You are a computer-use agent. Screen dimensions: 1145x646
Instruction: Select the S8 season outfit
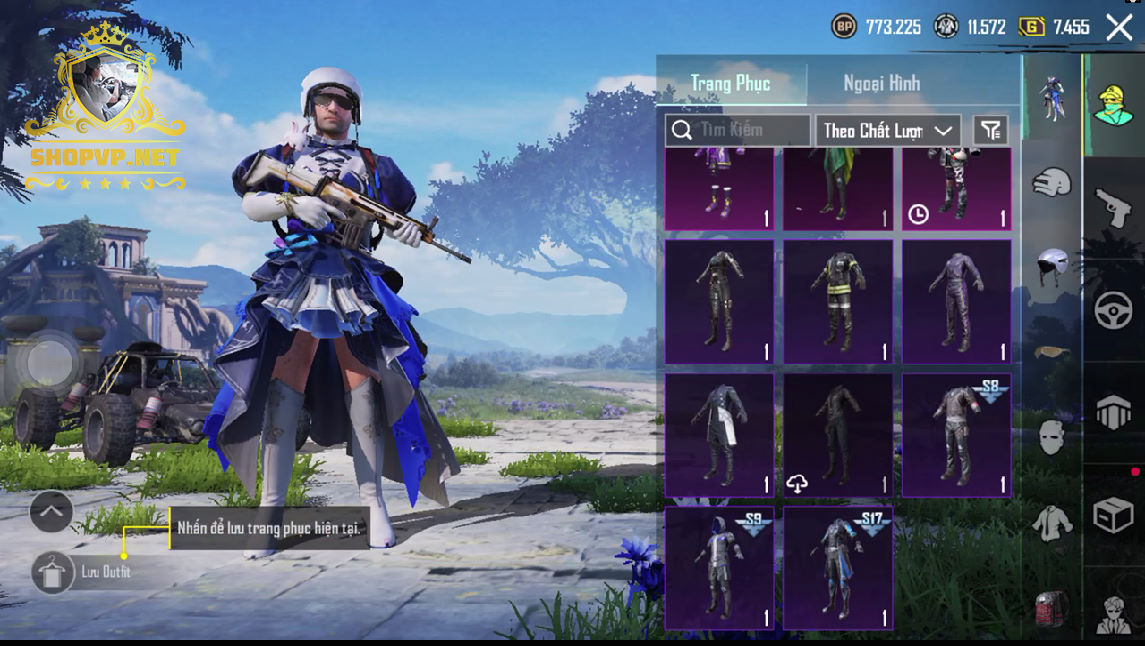[957, 436]
